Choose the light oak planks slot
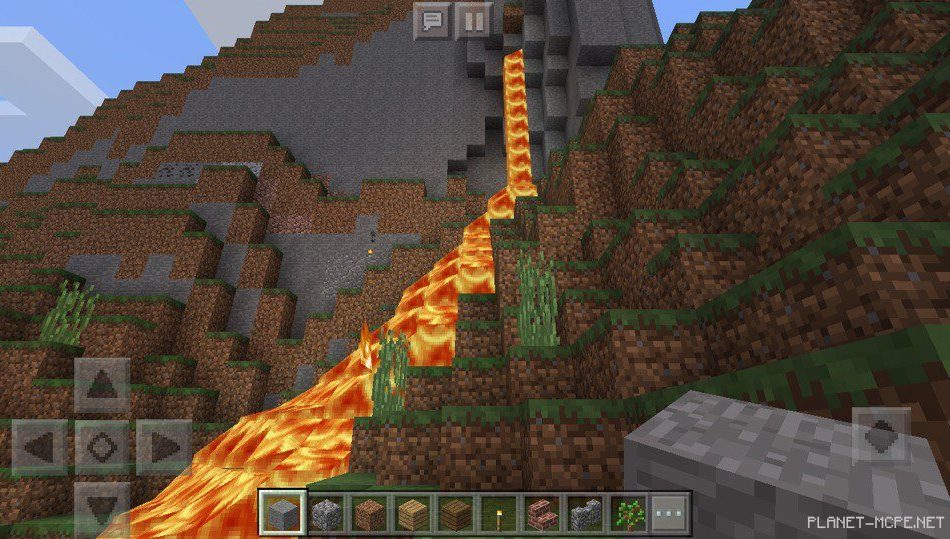 (x=411, y=513)
